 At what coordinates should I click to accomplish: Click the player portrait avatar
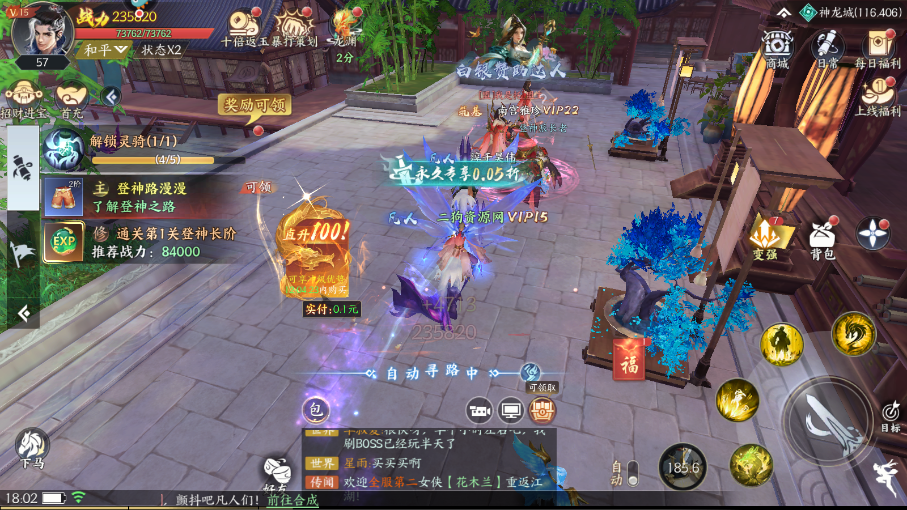pos(40,30)
